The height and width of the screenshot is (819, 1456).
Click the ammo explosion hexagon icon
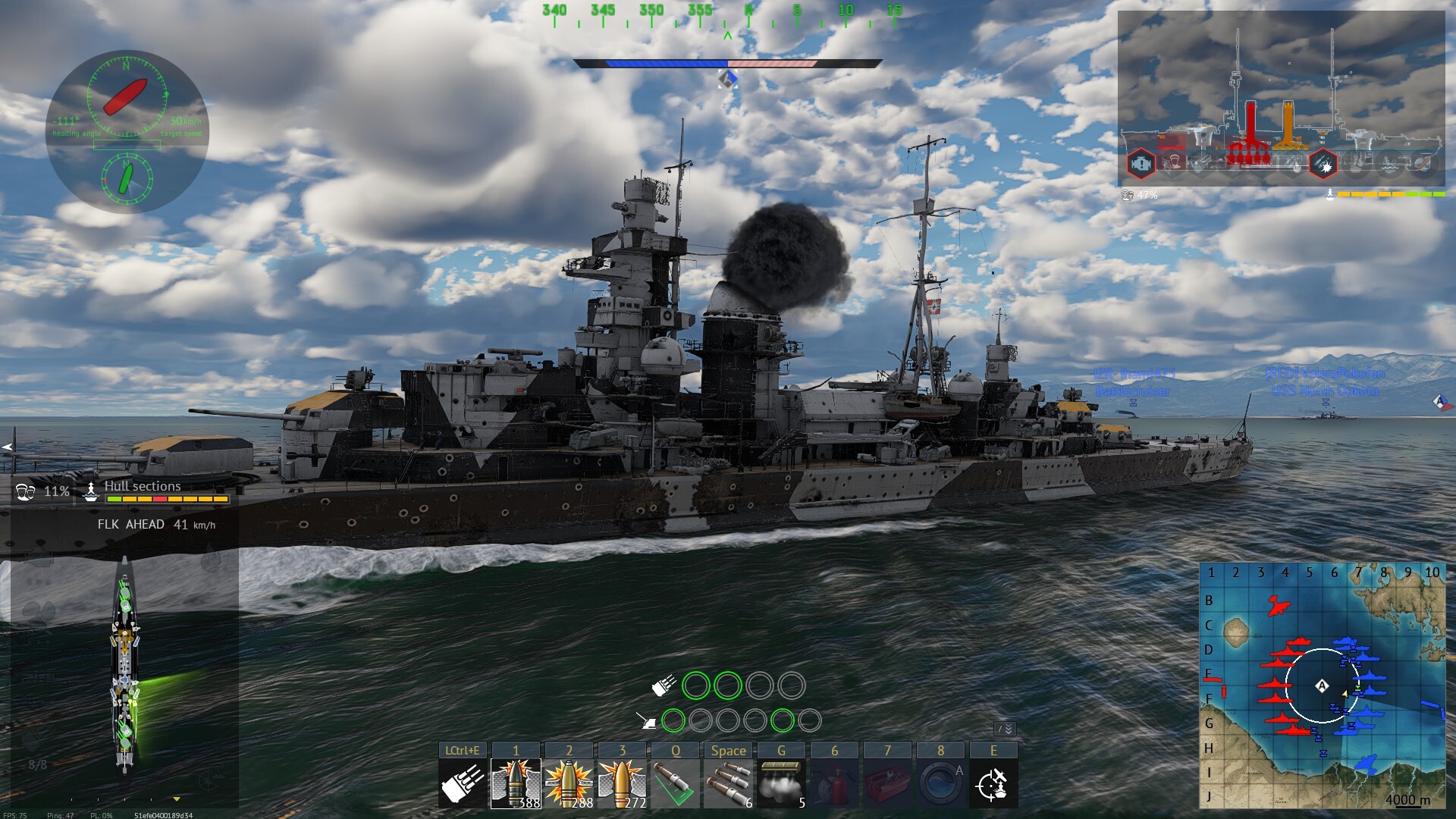1324,164
